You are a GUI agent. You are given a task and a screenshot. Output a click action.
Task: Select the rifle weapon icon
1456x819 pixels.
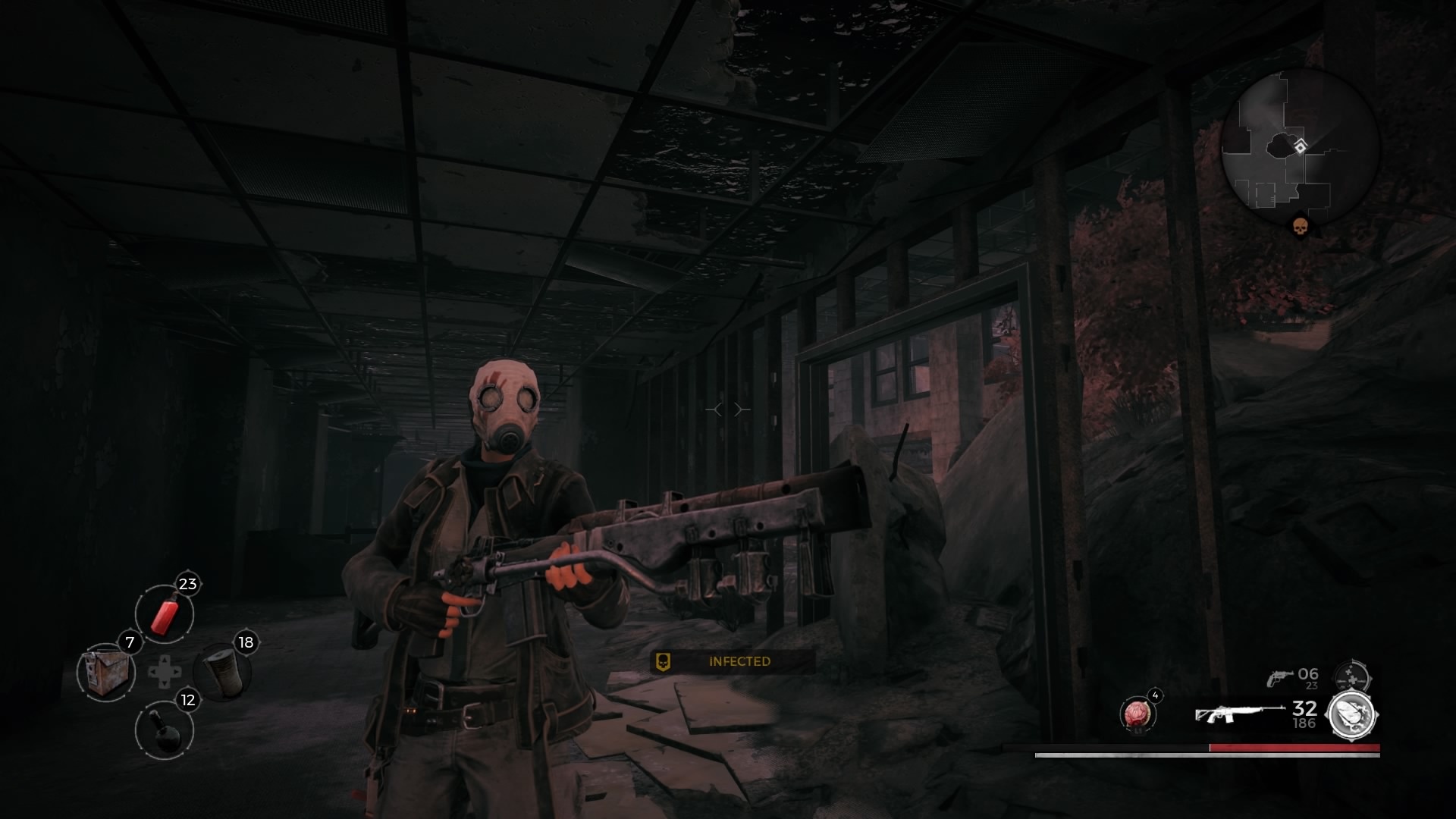coord(1239,714)
